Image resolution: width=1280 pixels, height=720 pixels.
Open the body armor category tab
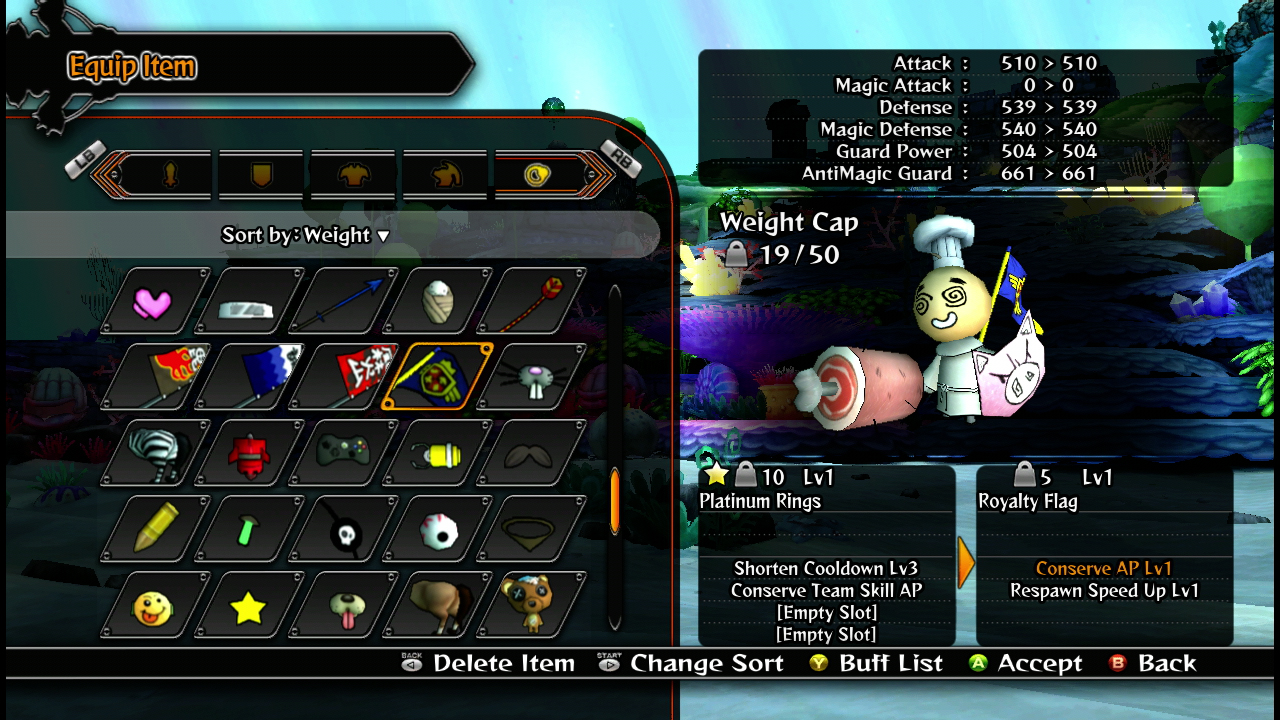[x=353, y=176]
